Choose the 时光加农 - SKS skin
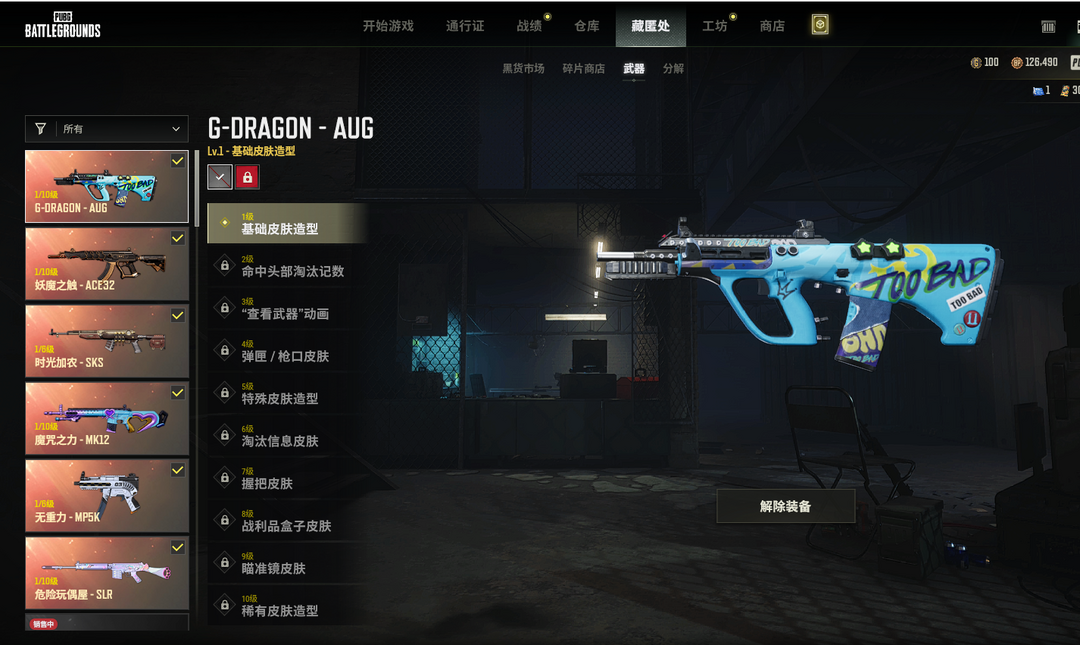The image size is (1080, 645). click(x=107, y=341)
